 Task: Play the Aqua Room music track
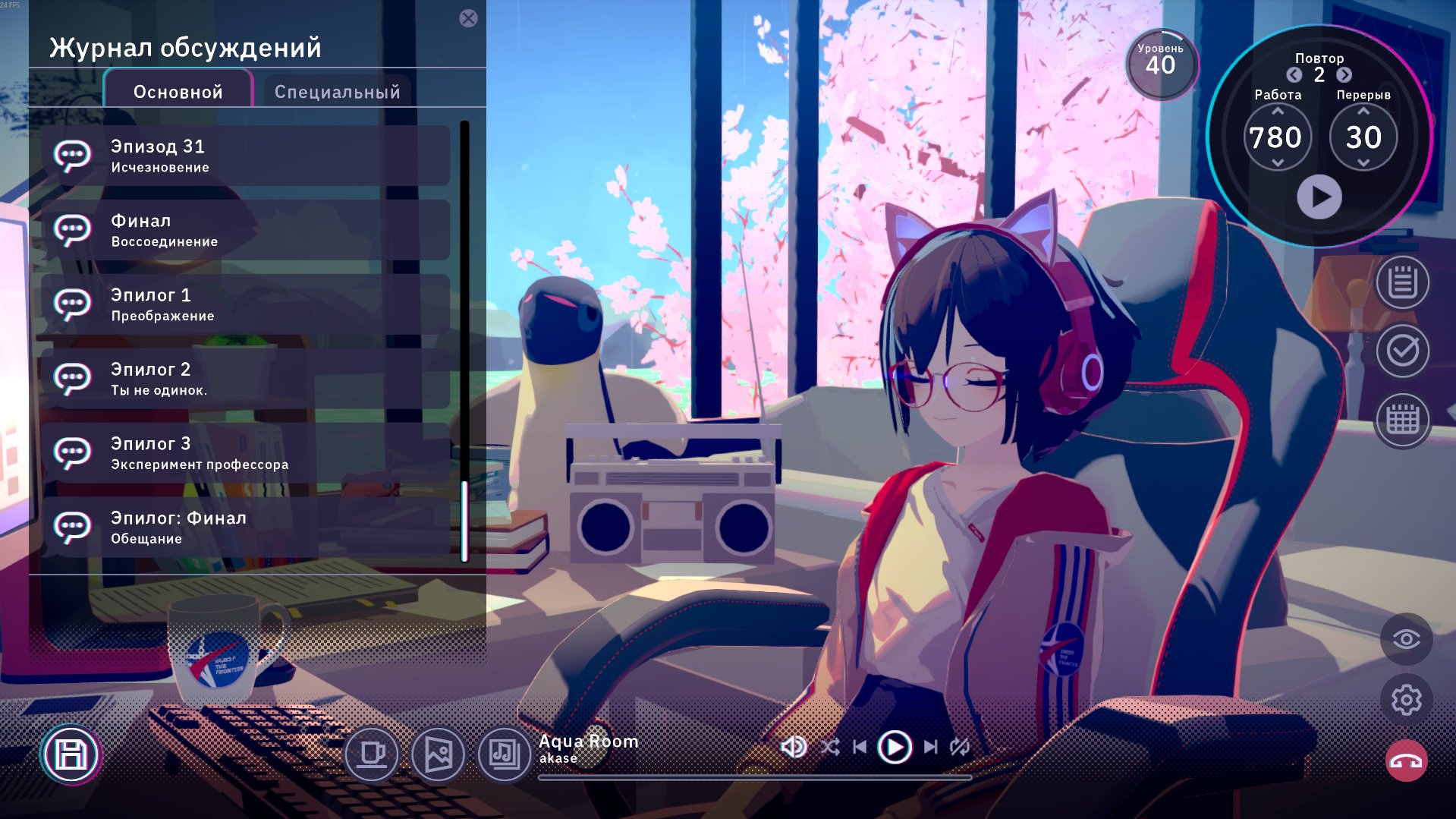point(895,748)
